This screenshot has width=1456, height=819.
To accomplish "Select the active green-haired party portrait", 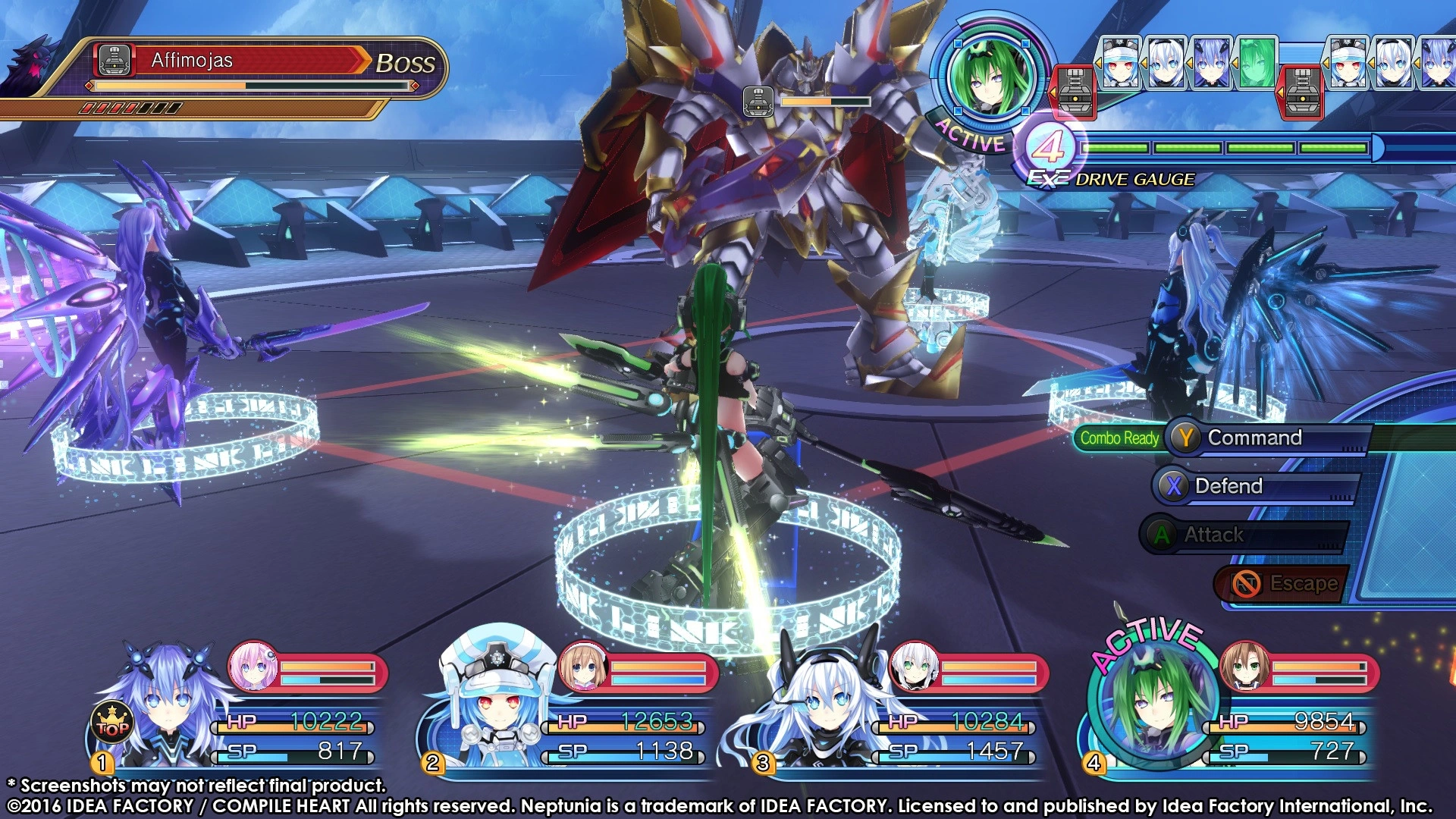I will (x=1152, y=701).
